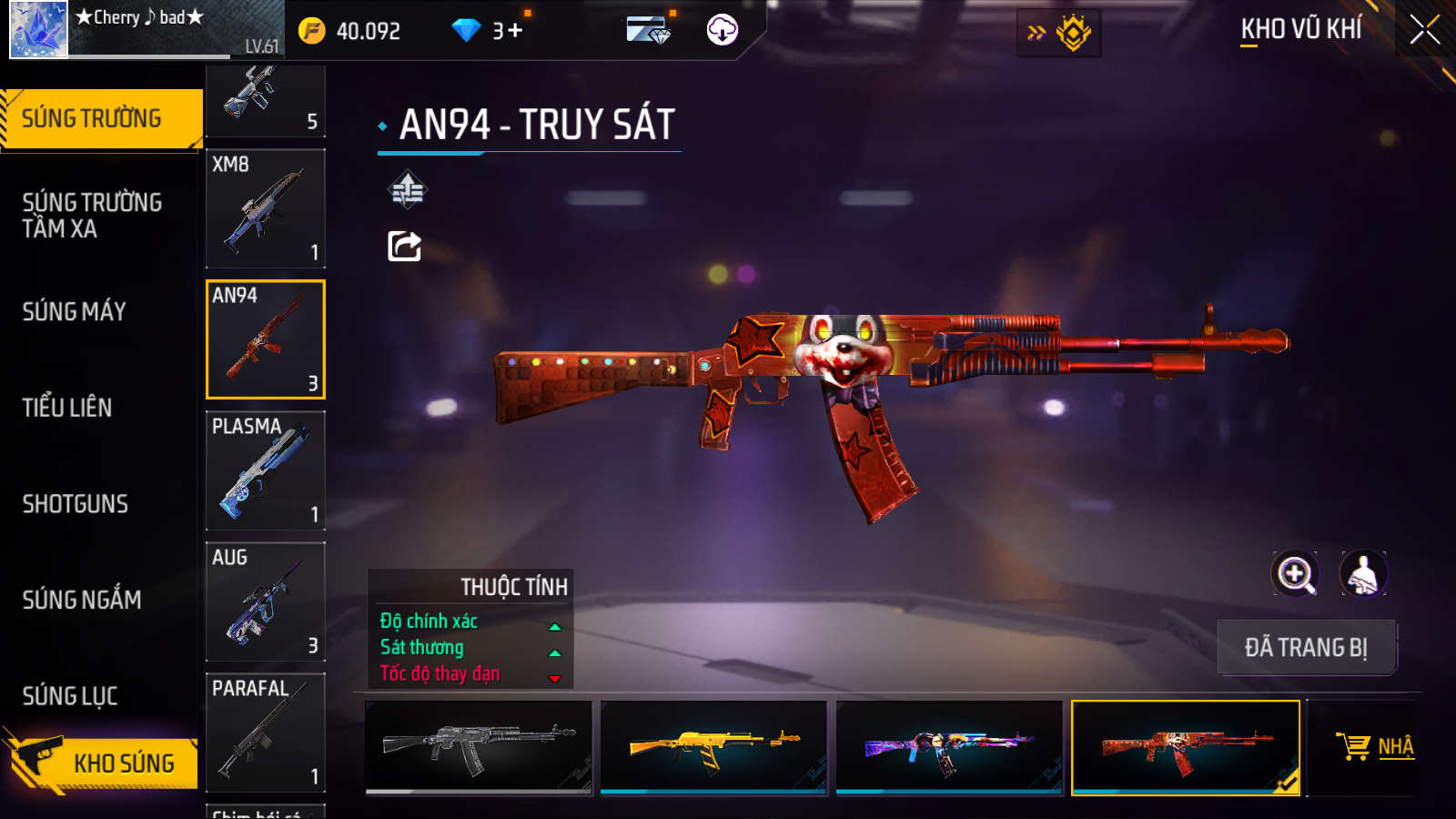Image resolution: width=1456 pixels, height=819 pixels.
Task: Zoom in with the magnifier icon
Action: tap(1295, 574)
